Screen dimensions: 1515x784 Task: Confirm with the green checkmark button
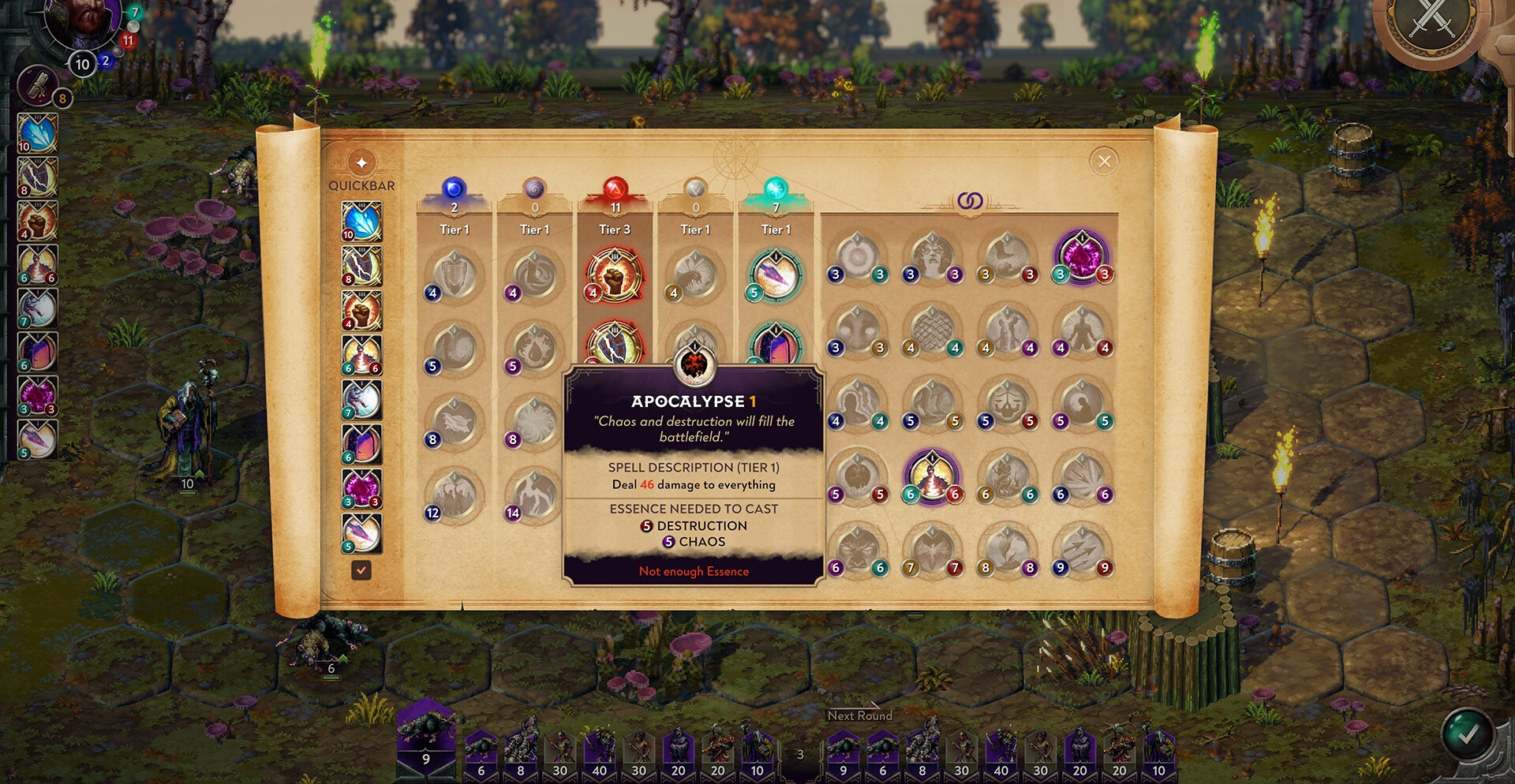(x=1467, y=735)
